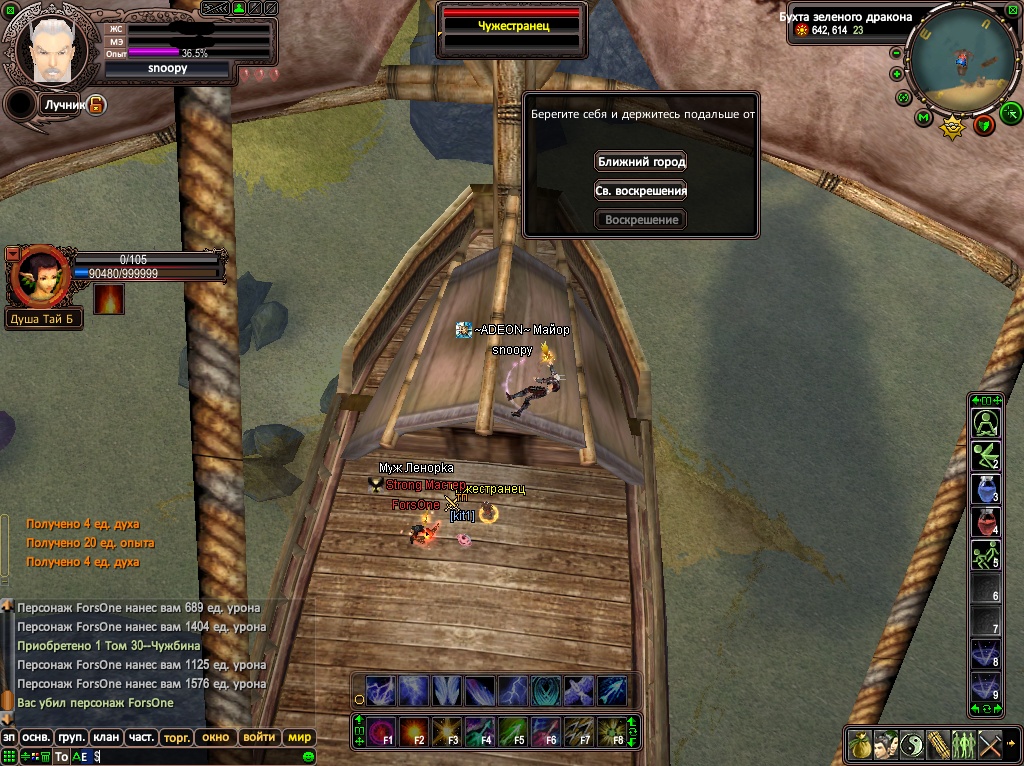
Task: Open the world map via M button
Action: [922, 118]
